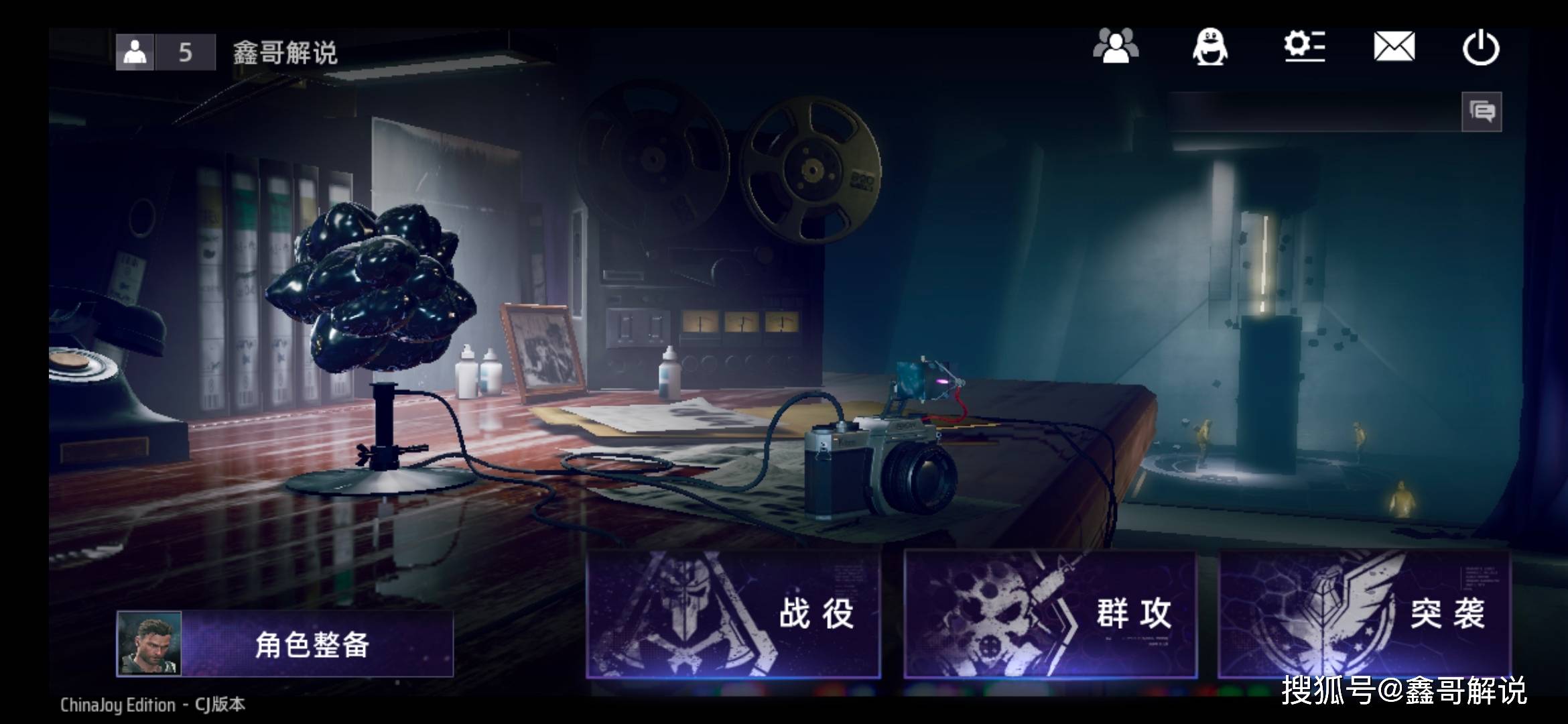Open the friends group icon
The image size is (1568, 724).
pos(1116,47)
